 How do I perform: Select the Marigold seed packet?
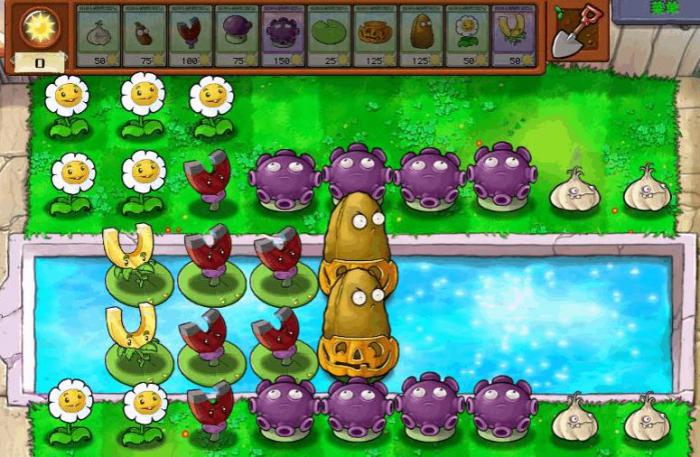(466, 35)
